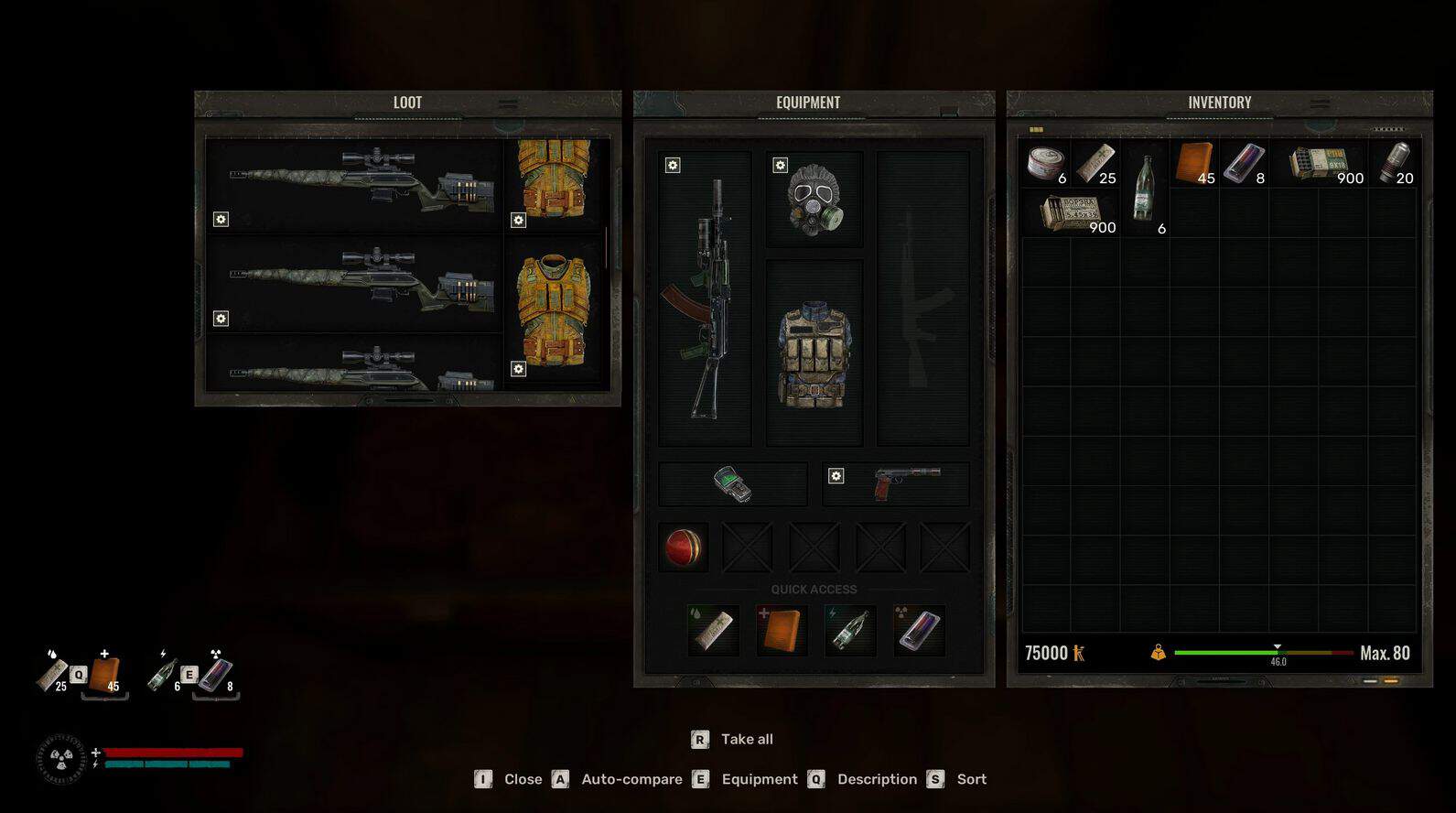Select the bandage stack of 25
1456x813 pixels.
1095,164
